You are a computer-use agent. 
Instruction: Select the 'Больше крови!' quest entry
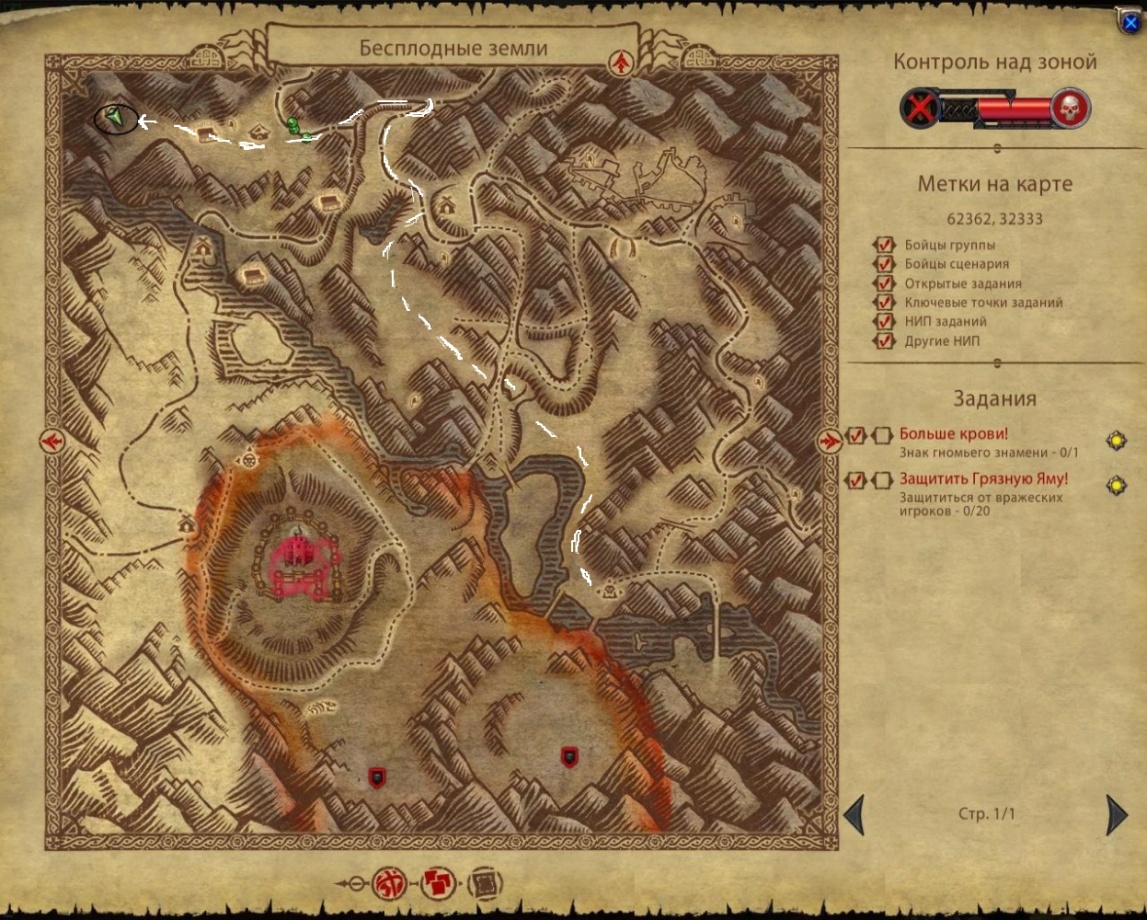pyautogui.click(x=953, y=434)
